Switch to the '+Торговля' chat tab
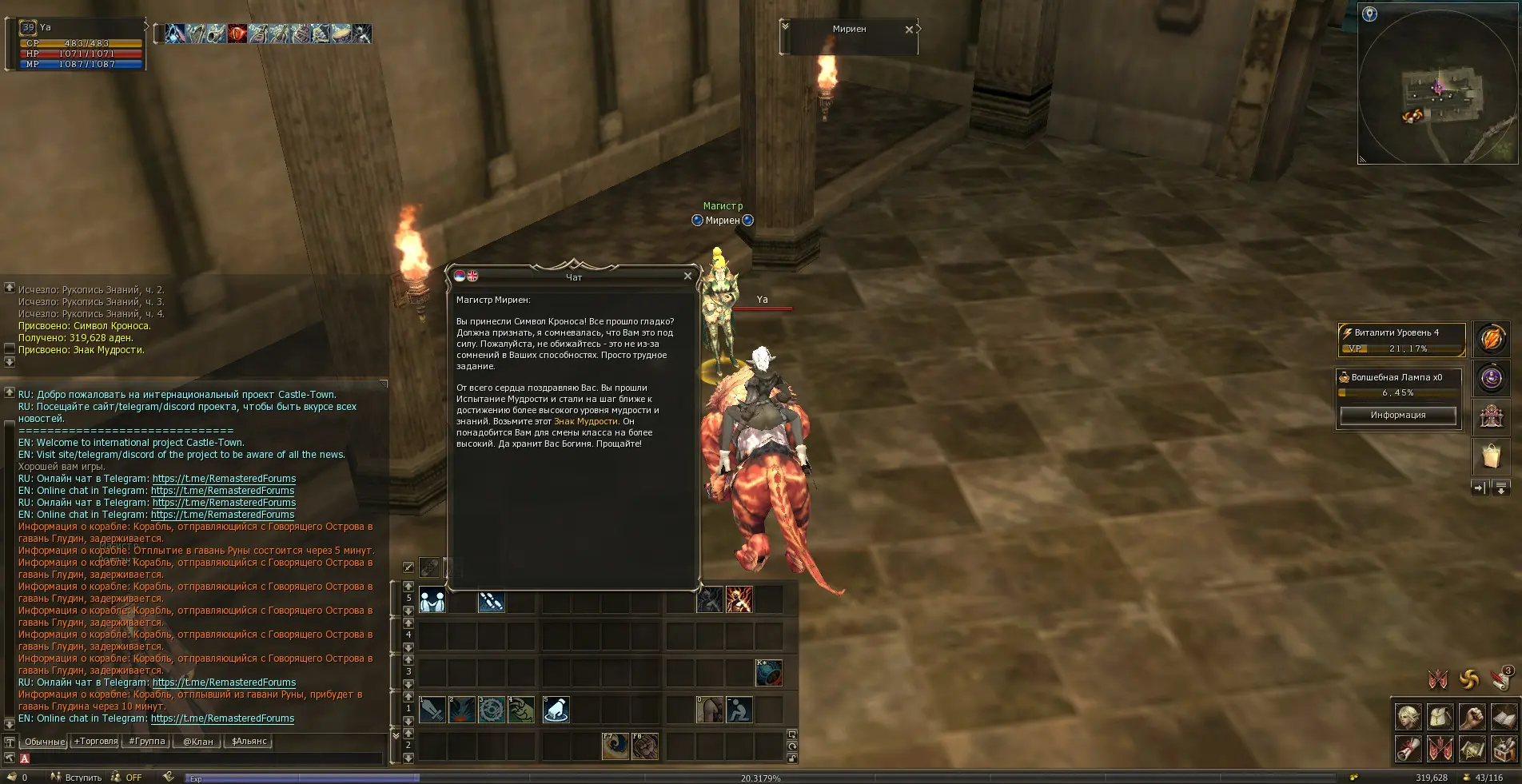The image size is (1522, 784). [x=96, y=742]
